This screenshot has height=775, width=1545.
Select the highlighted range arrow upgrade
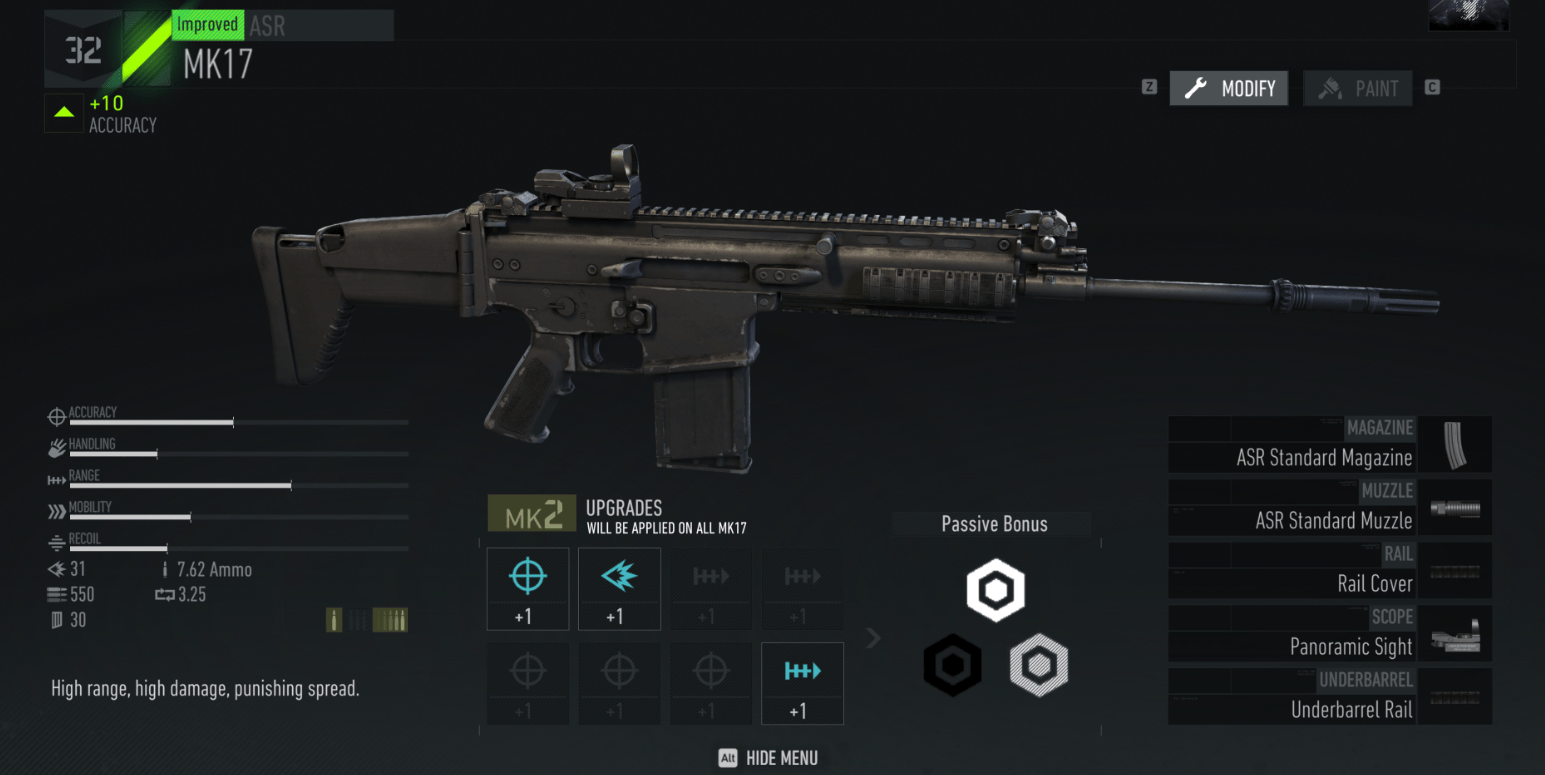(802, 683)
